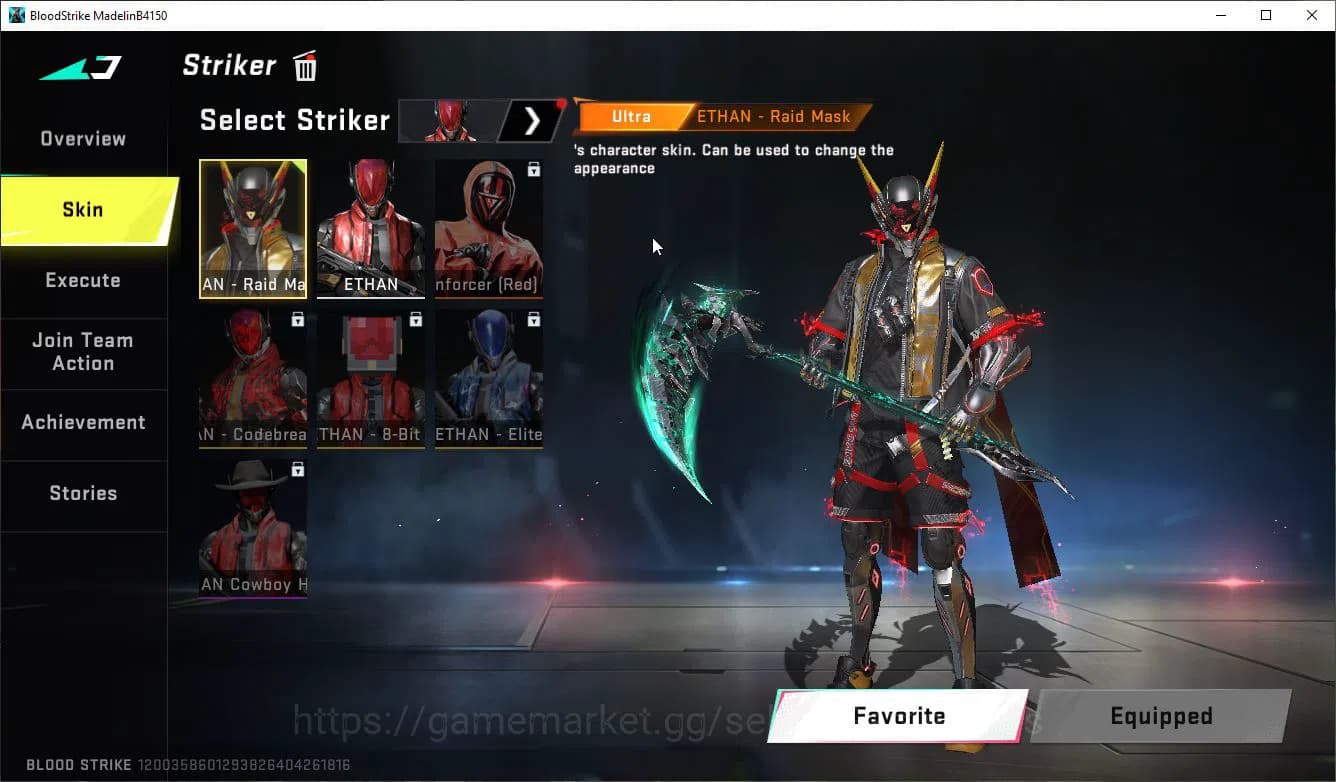Select the ETHAN - Codebreaker skin
The height and width of the screenshot is (782, 1336).
coord(253,375)
